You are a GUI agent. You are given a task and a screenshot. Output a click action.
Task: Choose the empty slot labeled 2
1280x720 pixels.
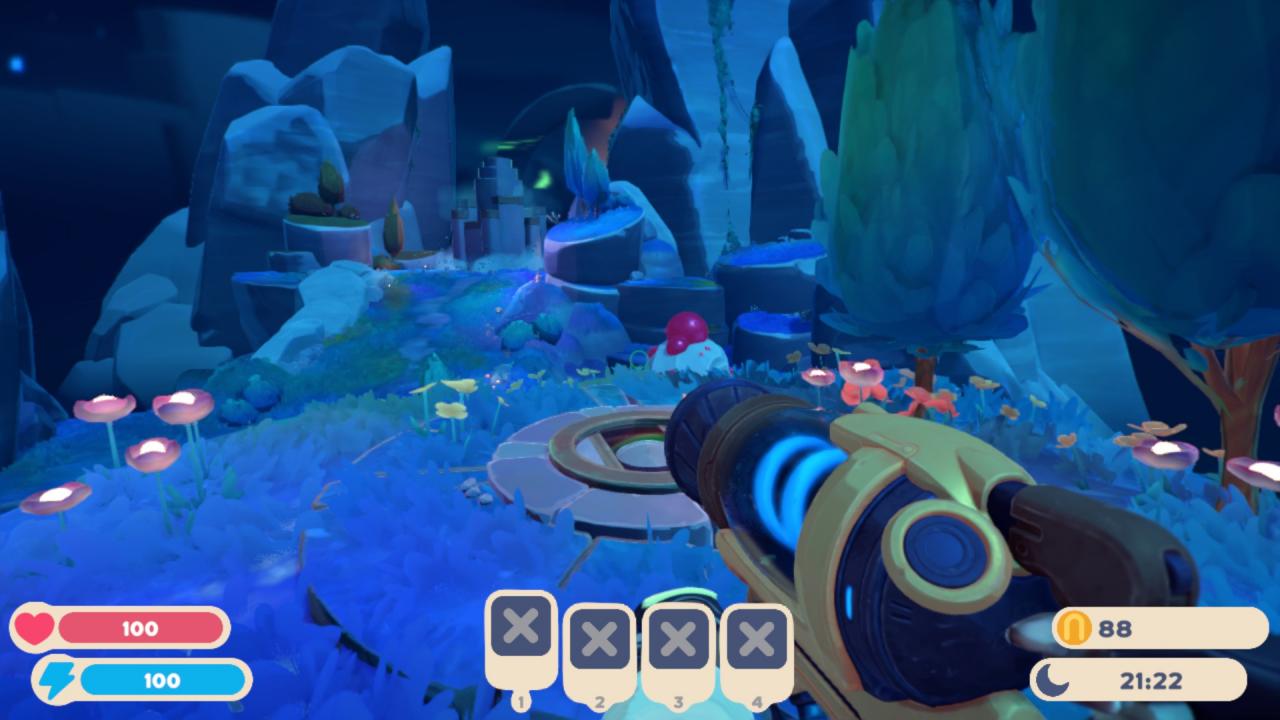(x=600, y=639)
